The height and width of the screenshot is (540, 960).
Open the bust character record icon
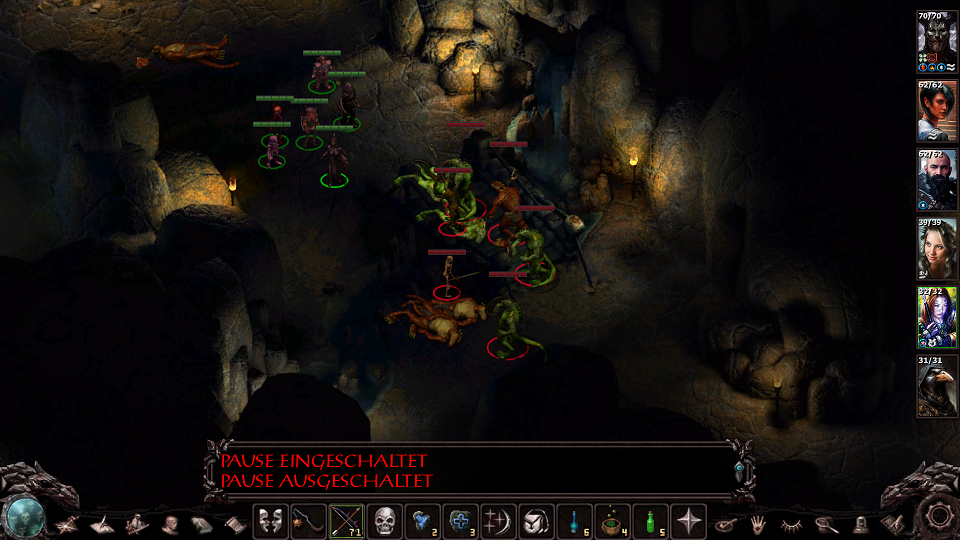169,523
